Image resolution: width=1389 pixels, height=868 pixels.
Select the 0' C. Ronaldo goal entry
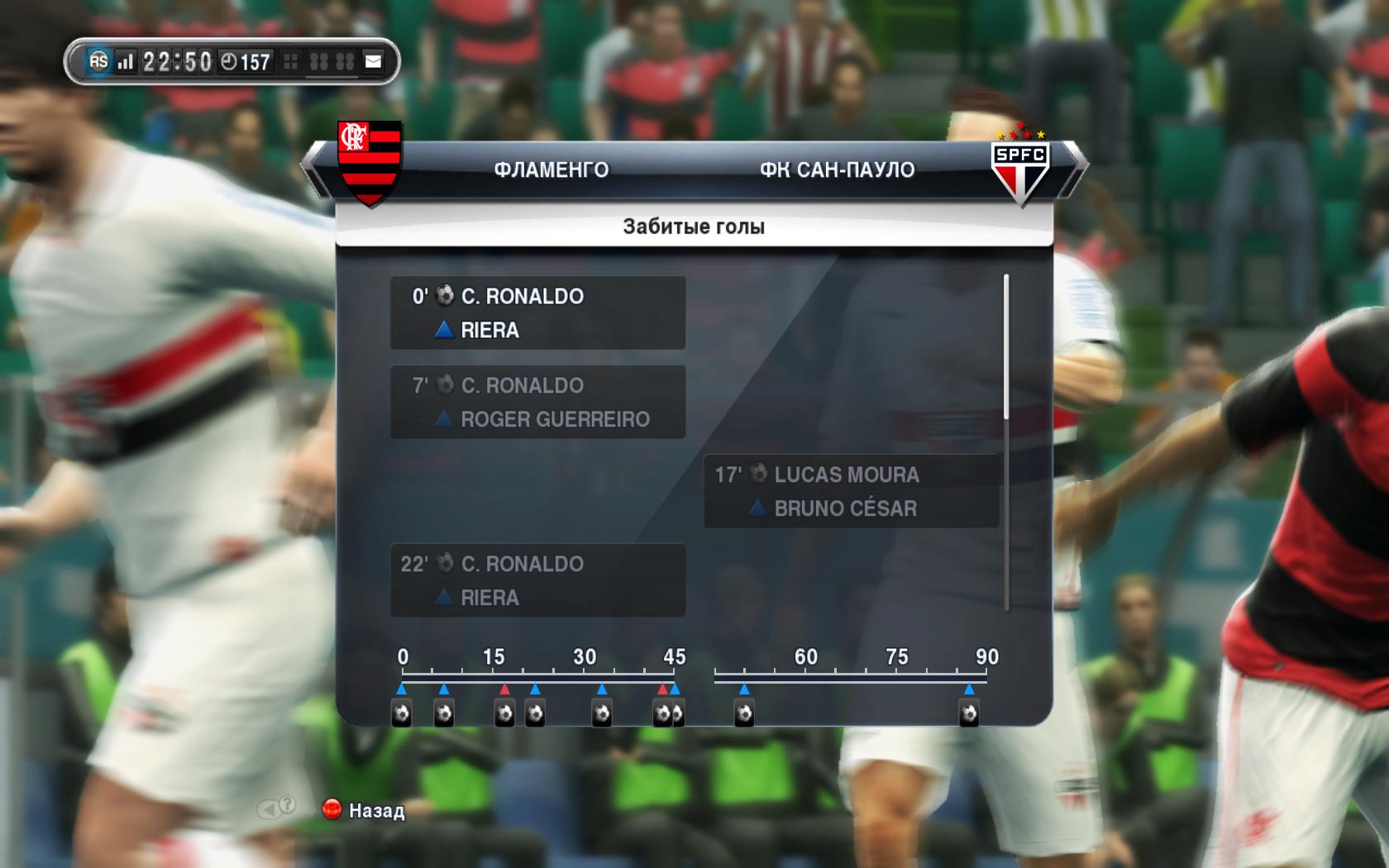(537, 312)
